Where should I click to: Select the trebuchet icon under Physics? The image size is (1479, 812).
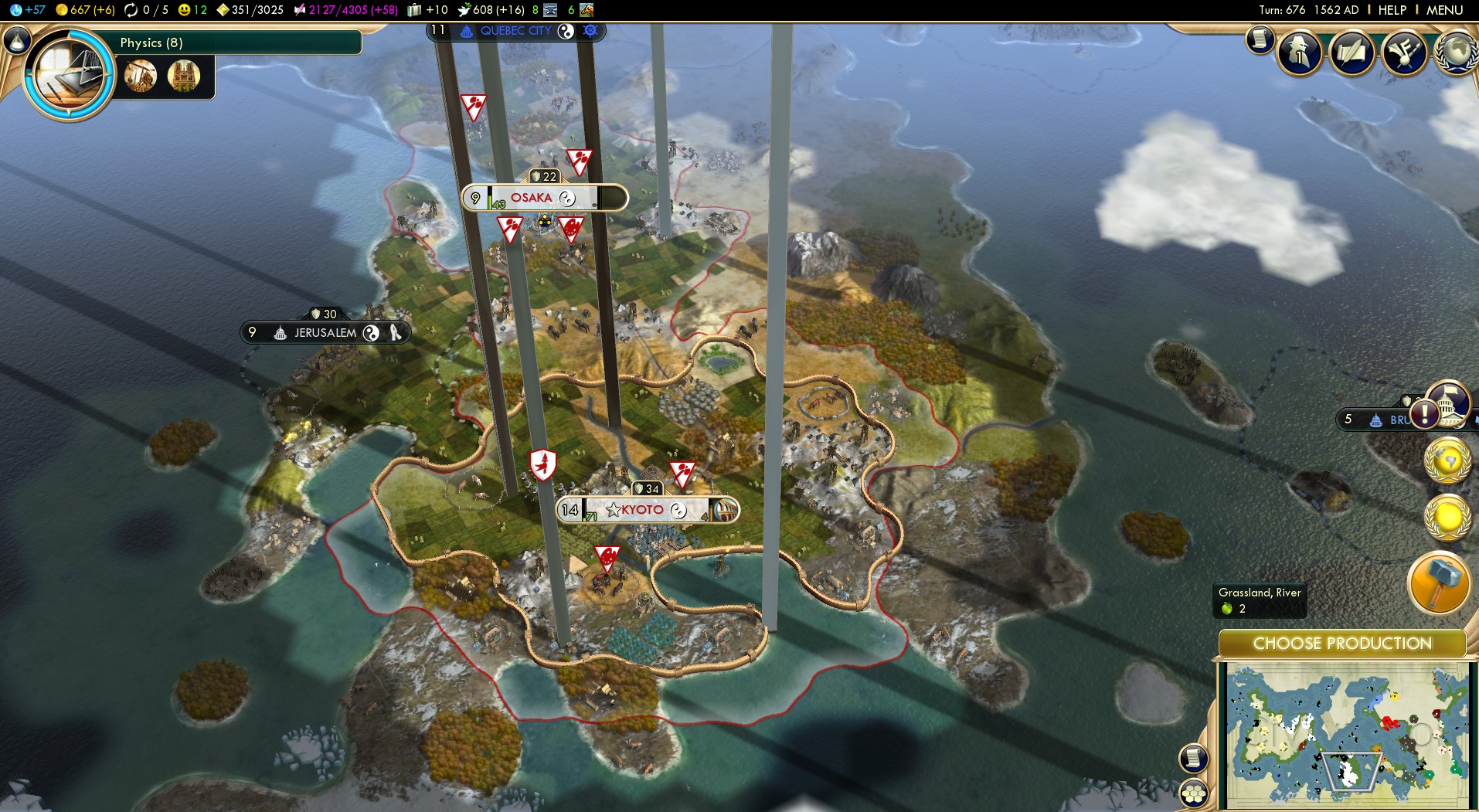click(x=141, y=76)
